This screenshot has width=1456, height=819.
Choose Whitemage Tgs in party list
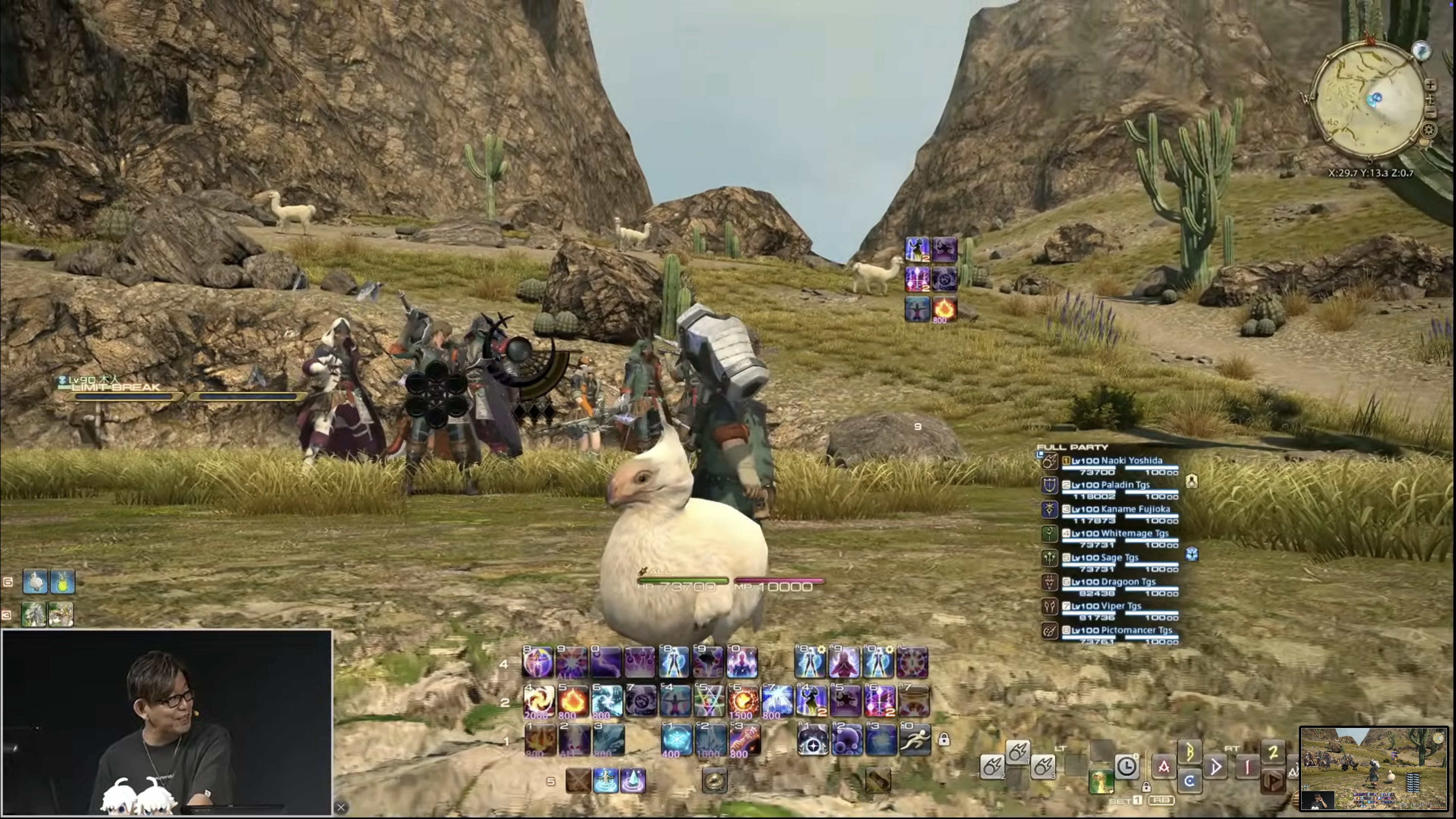(1119, 533)
